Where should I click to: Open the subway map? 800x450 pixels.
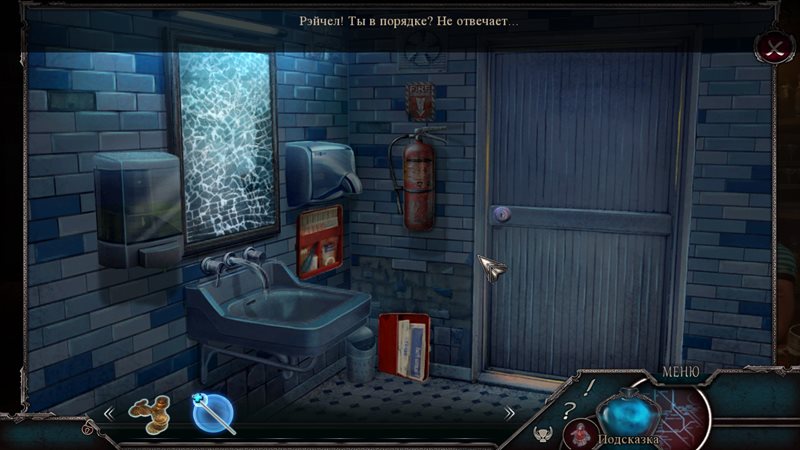click(x=683, y=408)
